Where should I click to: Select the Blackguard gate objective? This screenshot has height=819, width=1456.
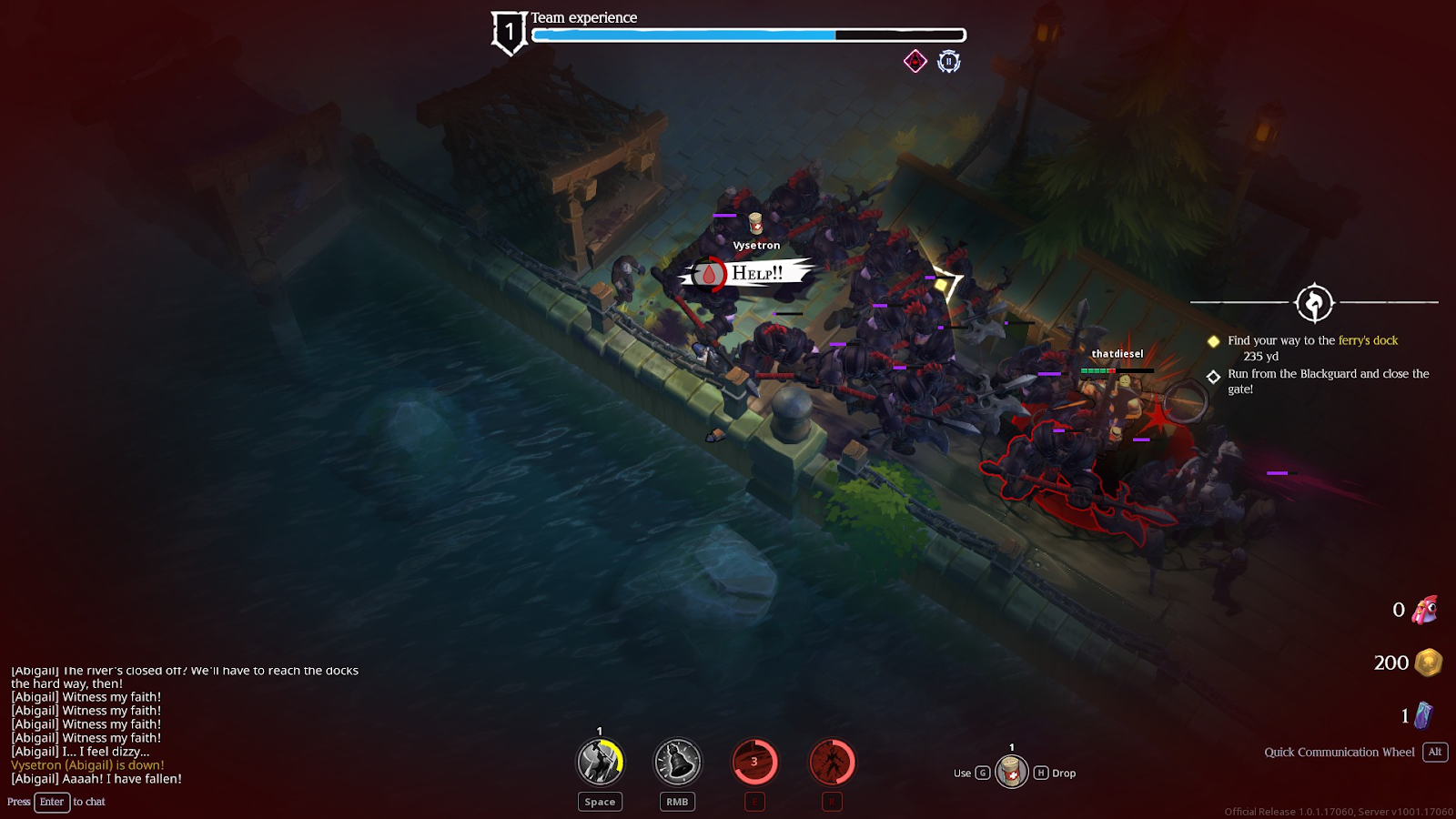pyautogui.click(x=1327, y=380)
